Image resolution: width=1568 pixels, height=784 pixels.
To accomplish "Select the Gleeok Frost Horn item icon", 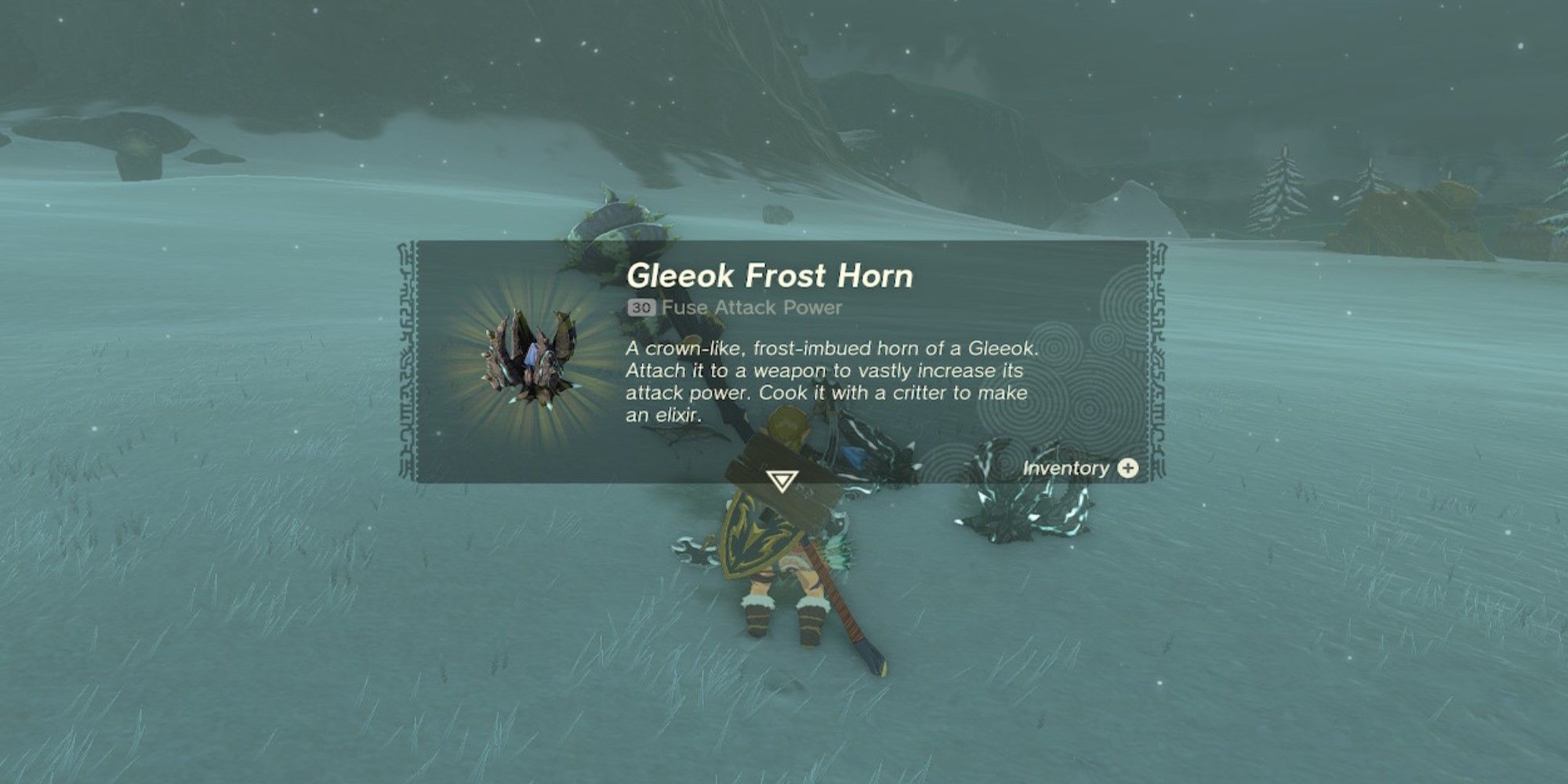I will tap(530, 358).
